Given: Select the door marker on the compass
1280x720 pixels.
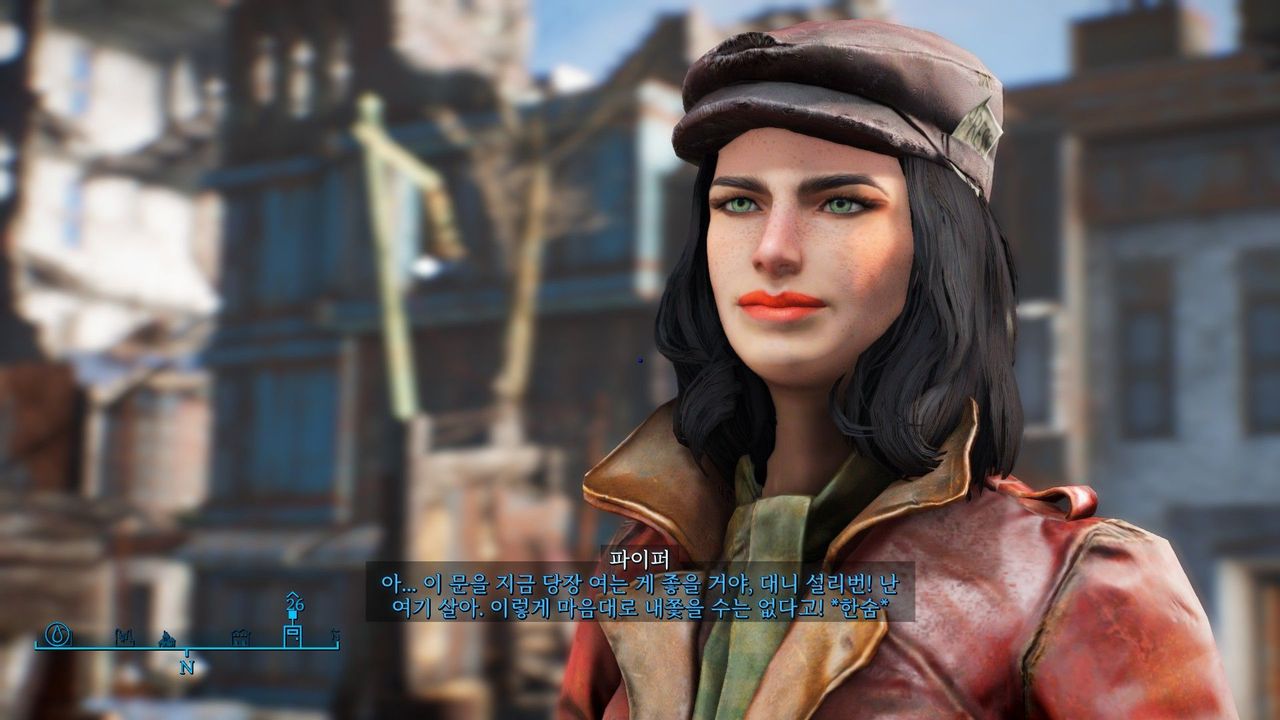Looking at the screenshot, I should [293, 635].
